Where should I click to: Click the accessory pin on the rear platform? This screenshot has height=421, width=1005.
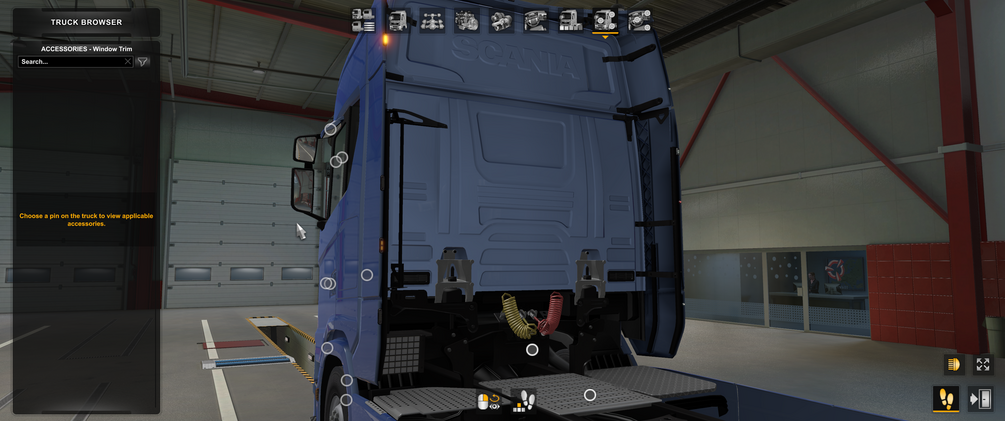590,396
